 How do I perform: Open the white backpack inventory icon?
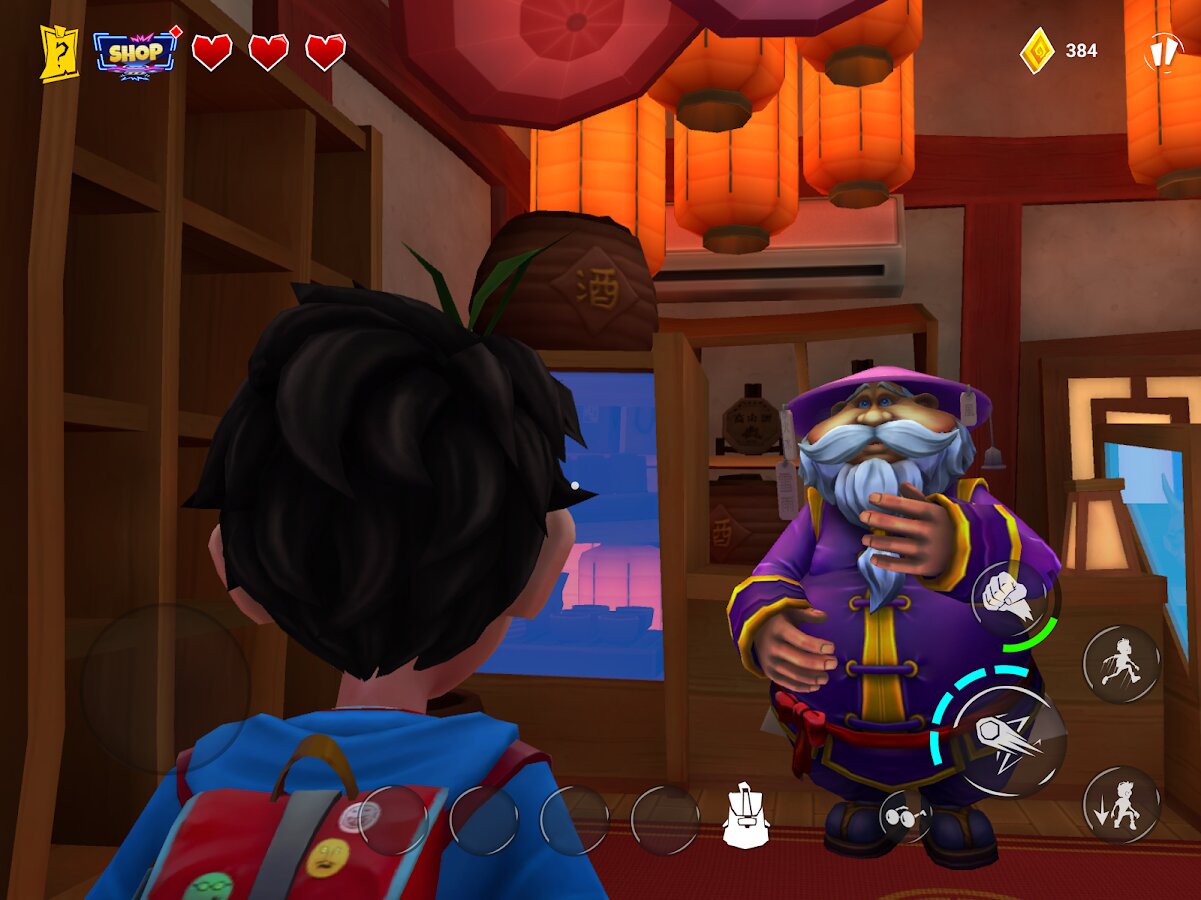pyautogui.click(x=745, y=817)
